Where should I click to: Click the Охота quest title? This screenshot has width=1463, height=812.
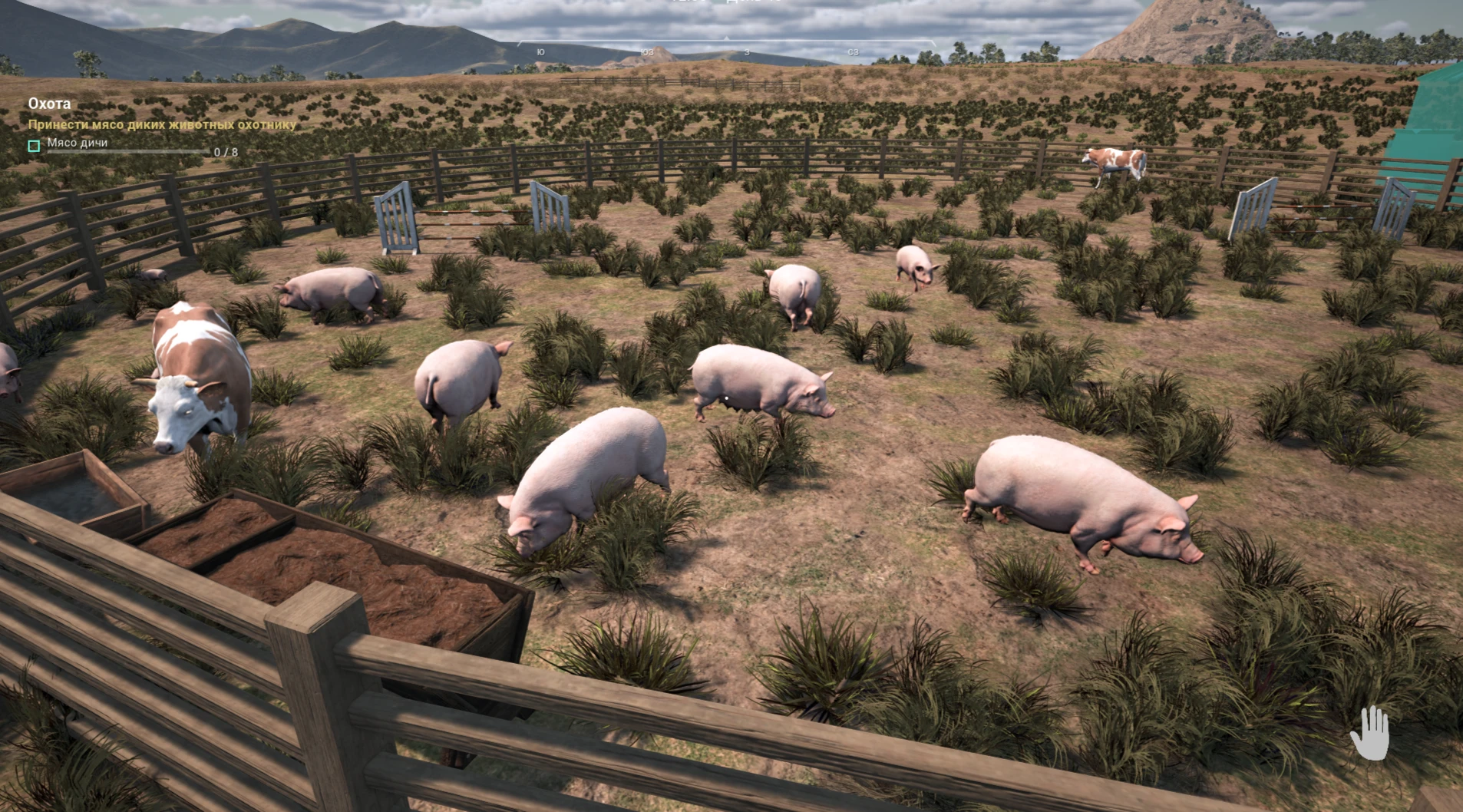coord(48,104)
